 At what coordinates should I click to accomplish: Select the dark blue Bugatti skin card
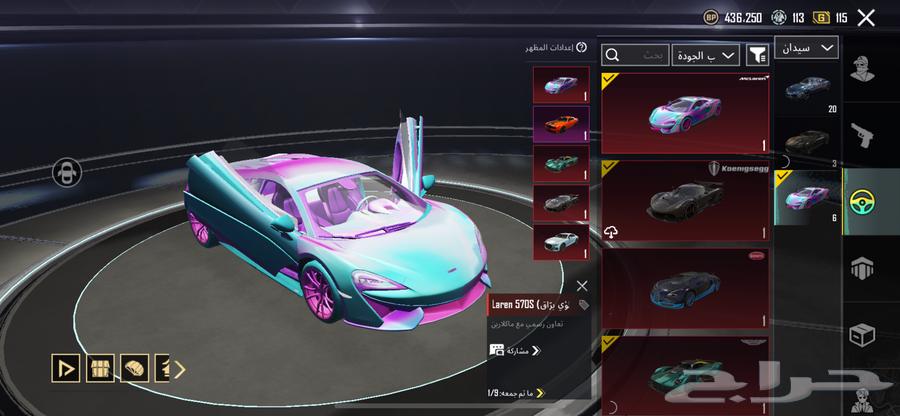[685, 289]
